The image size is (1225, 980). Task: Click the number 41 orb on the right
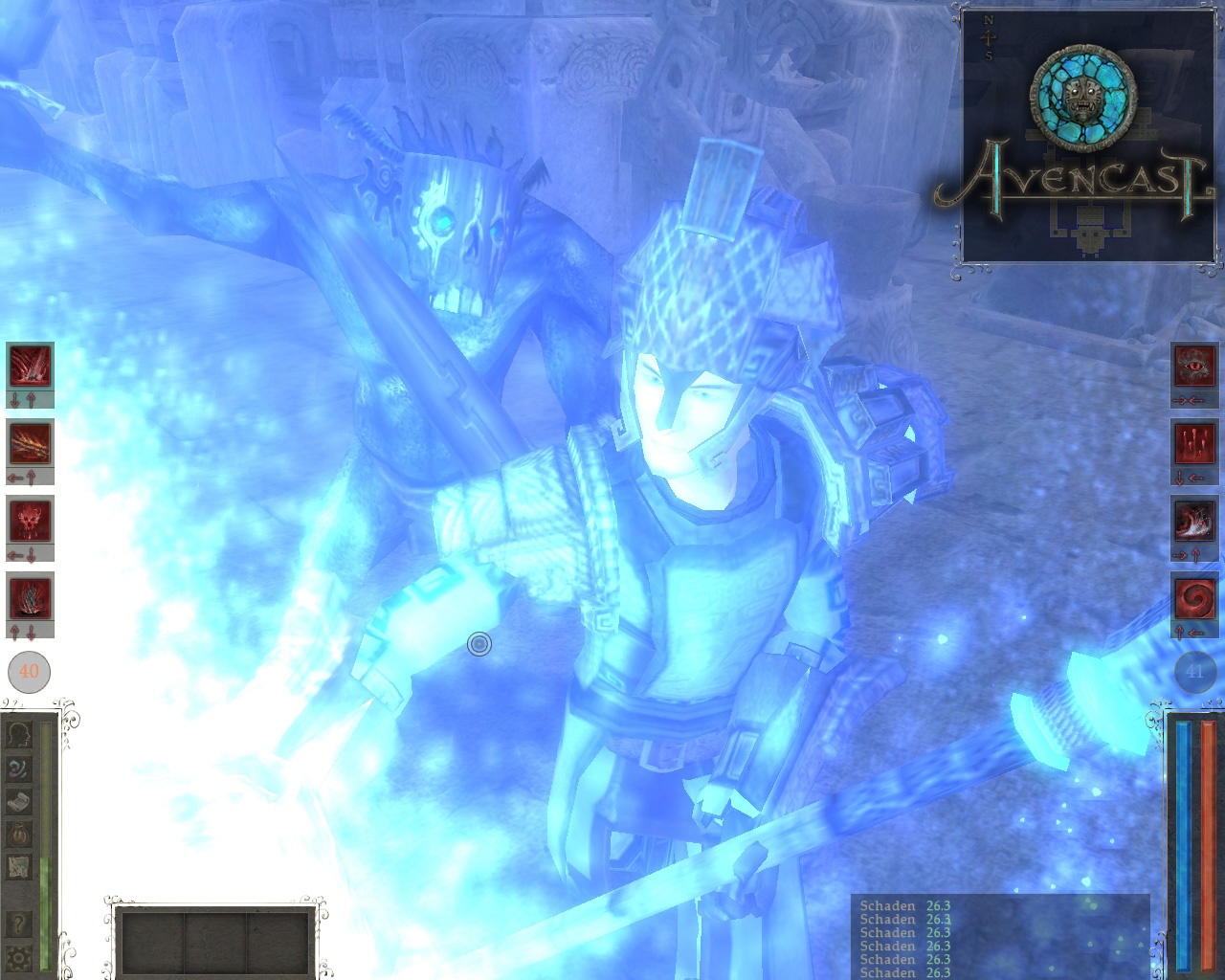pos(1193,672)
